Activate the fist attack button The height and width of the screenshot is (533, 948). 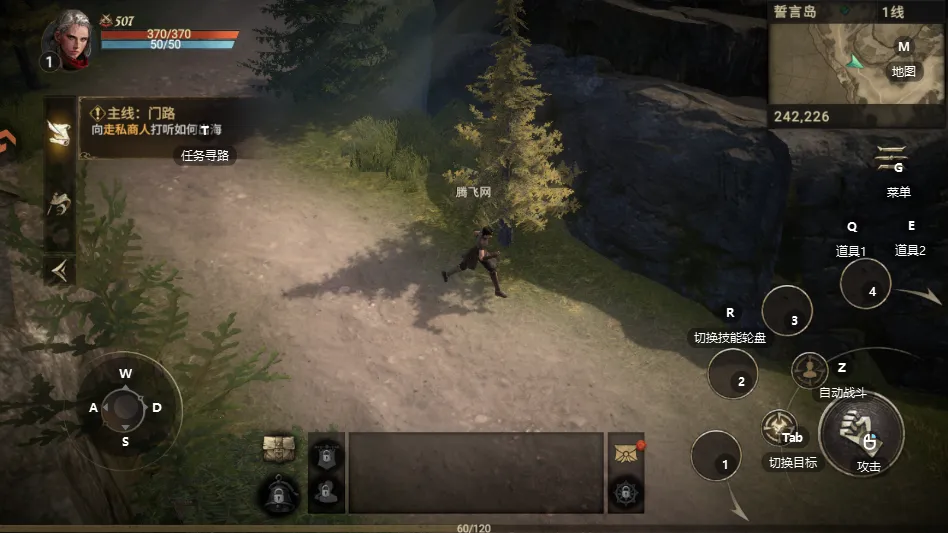[861, 431]
